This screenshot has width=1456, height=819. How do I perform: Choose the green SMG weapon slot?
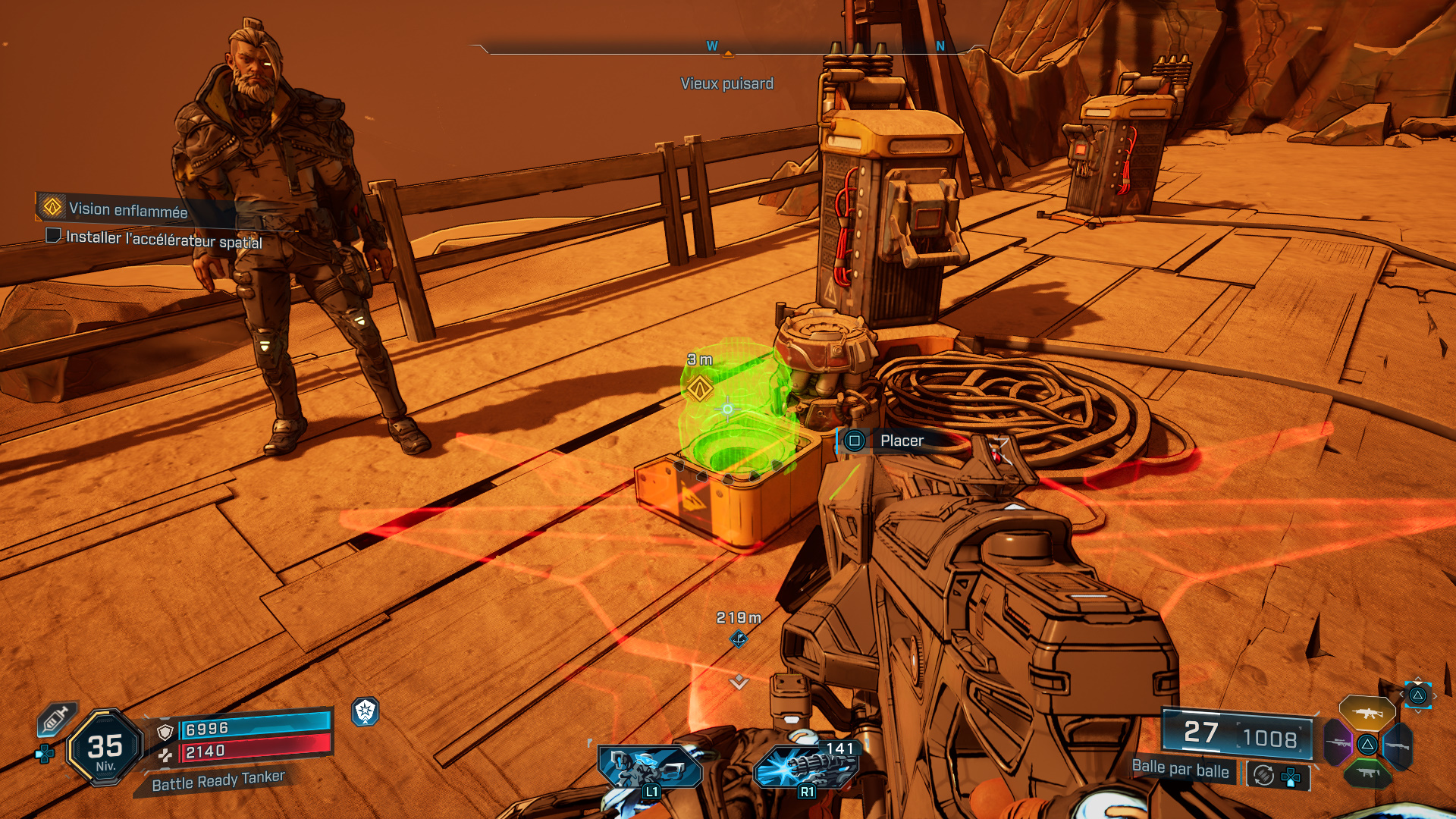coord(1367,773)
